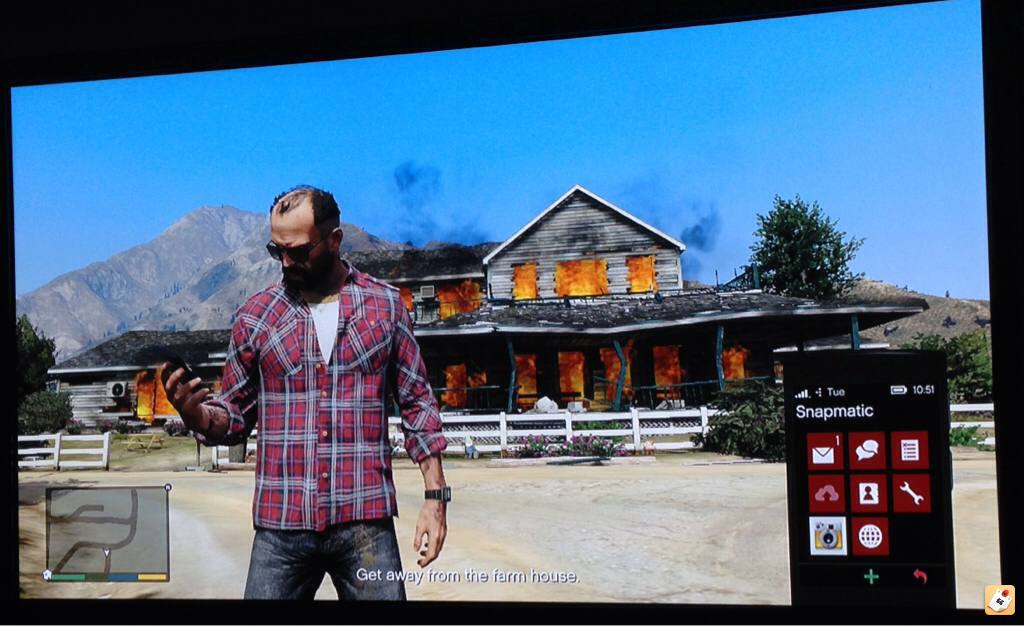Image resolution: width=1024 pixels, height=626 pixels.
Task: Open the text messages speech bubble app
Action: (868, 451)
